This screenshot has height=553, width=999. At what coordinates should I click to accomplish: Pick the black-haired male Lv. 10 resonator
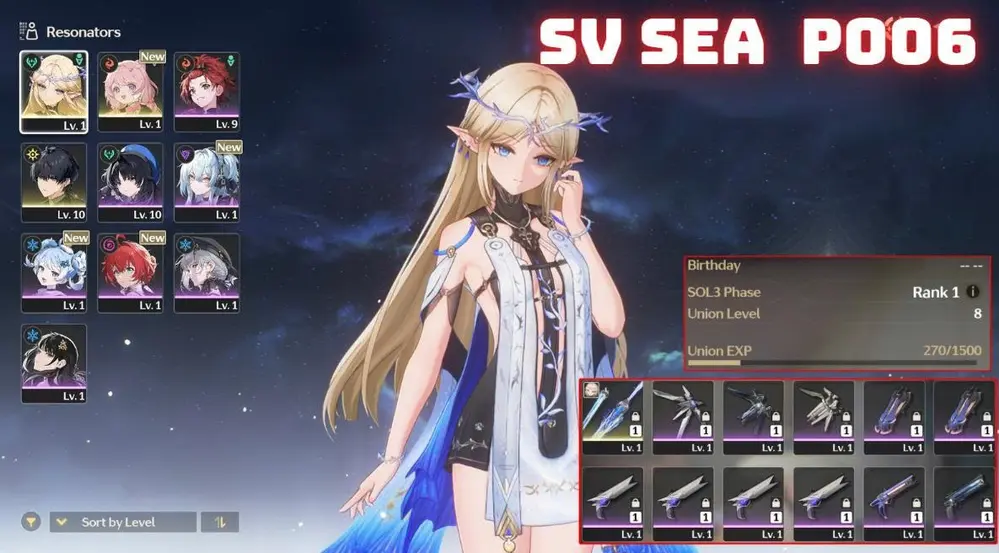coord(54,181)
